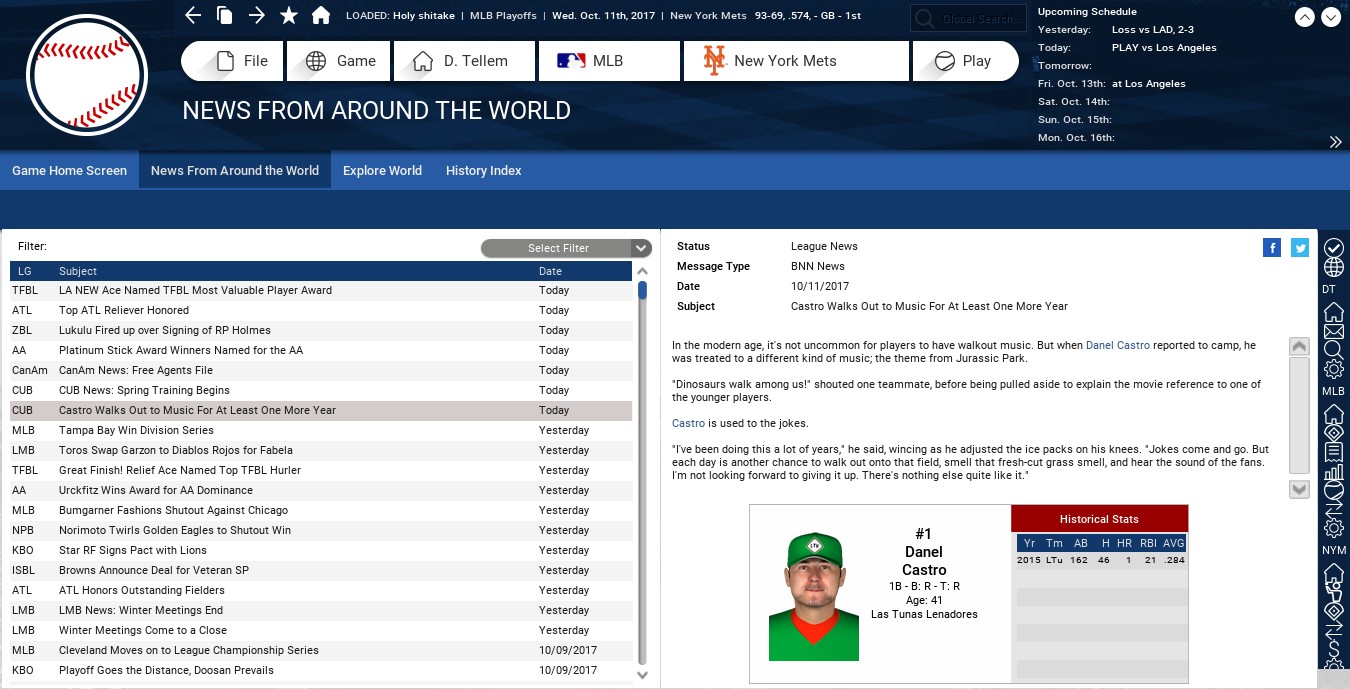Open the Game menu
1350x689 pixels.
[339, 61]
